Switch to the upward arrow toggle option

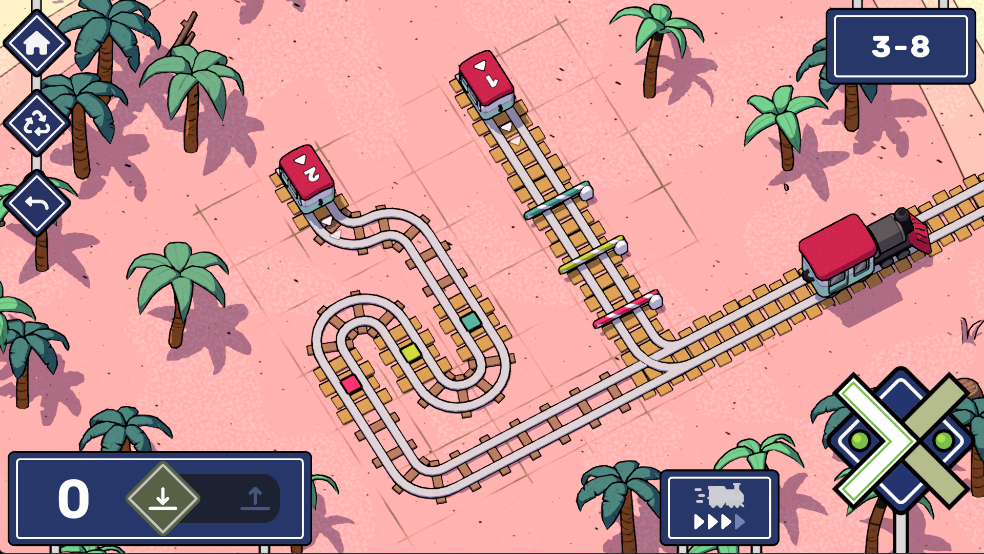(254, 497)
